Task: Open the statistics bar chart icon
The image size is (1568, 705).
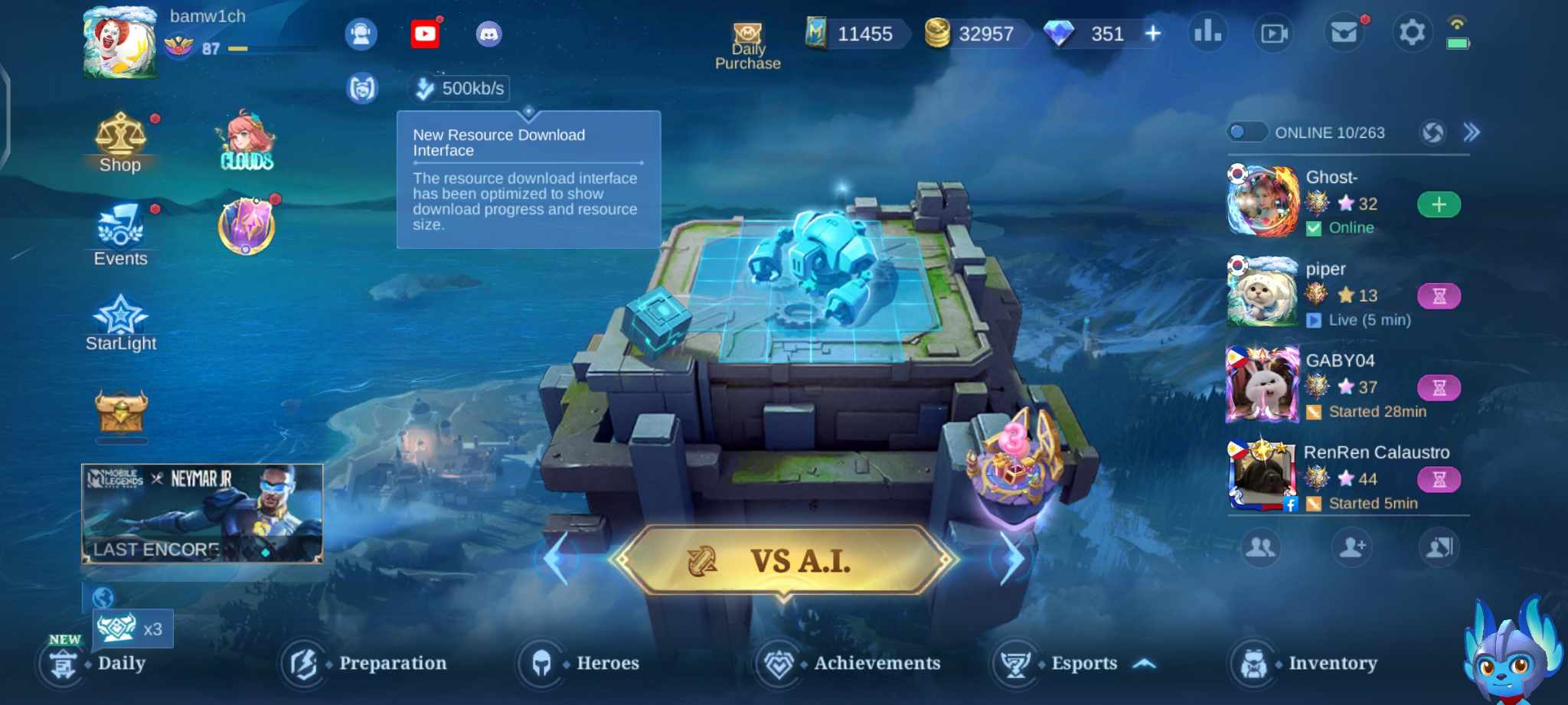Action: coord(1208,34)
